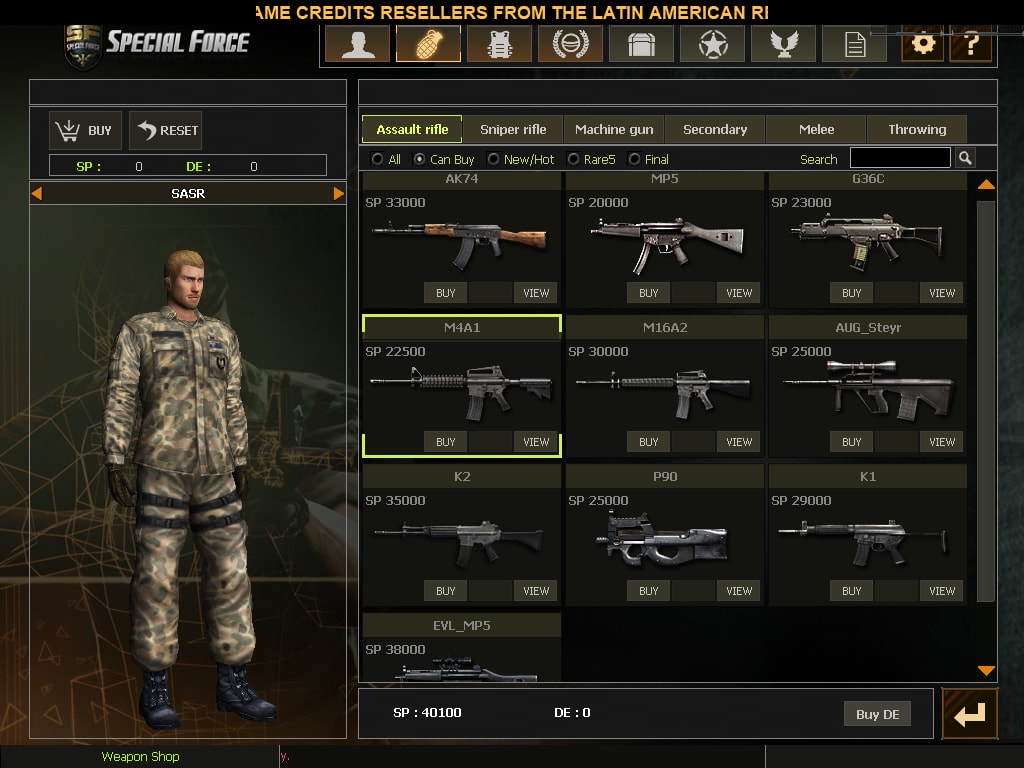Buy the AK74 rifle

coord(446,293)
